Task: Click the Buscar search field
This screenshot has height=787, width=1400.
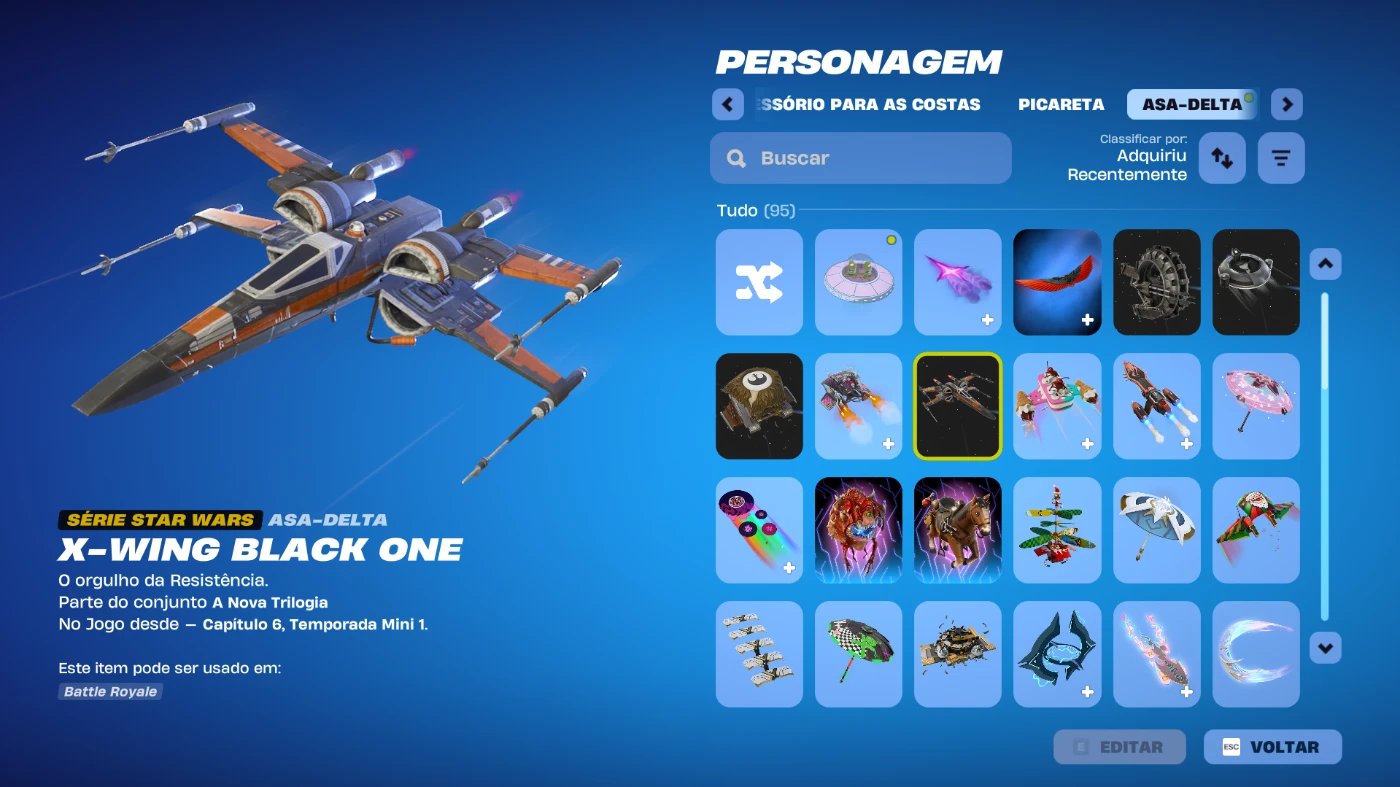Action: click(x=860, y=158)
